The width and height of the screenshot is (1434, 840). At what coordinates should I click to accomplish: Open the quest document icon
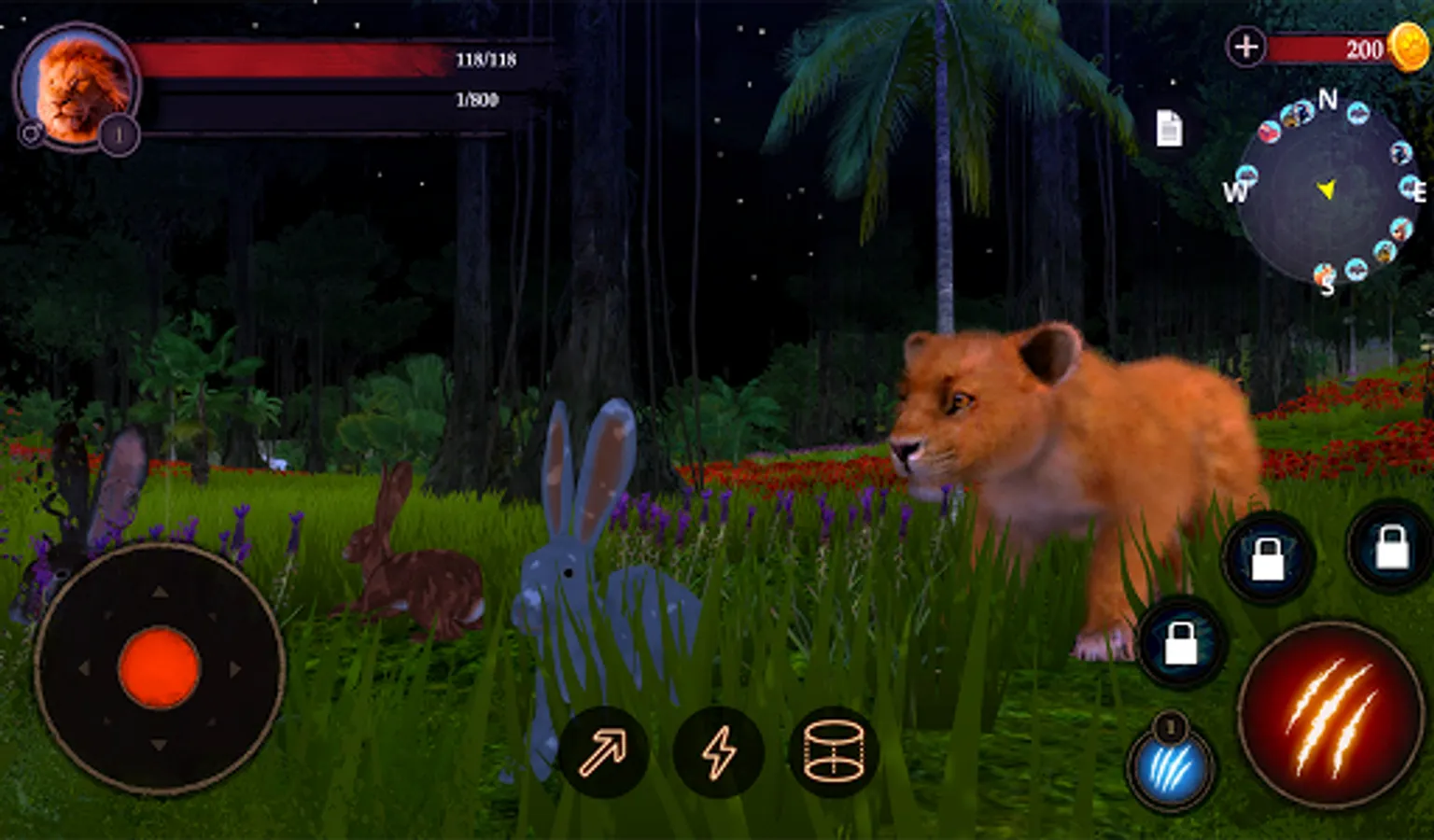(1169, 129)
